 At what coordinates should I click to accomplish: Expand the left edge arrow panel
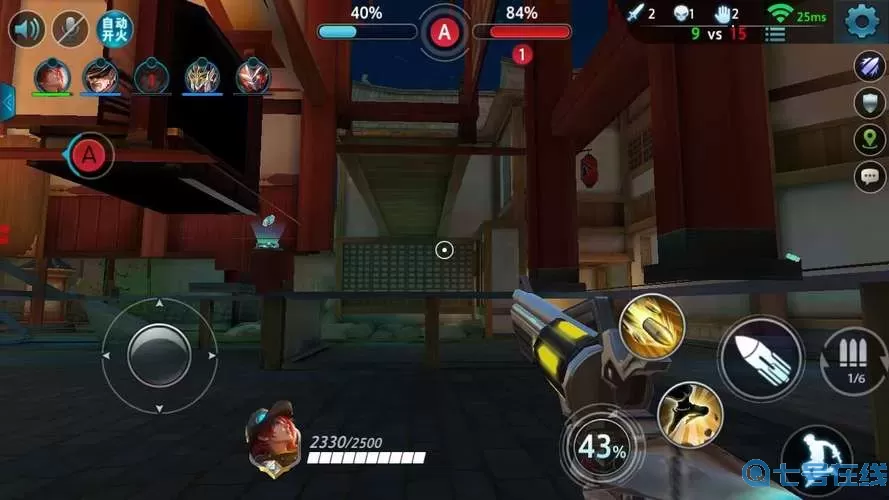pos(7,102)
